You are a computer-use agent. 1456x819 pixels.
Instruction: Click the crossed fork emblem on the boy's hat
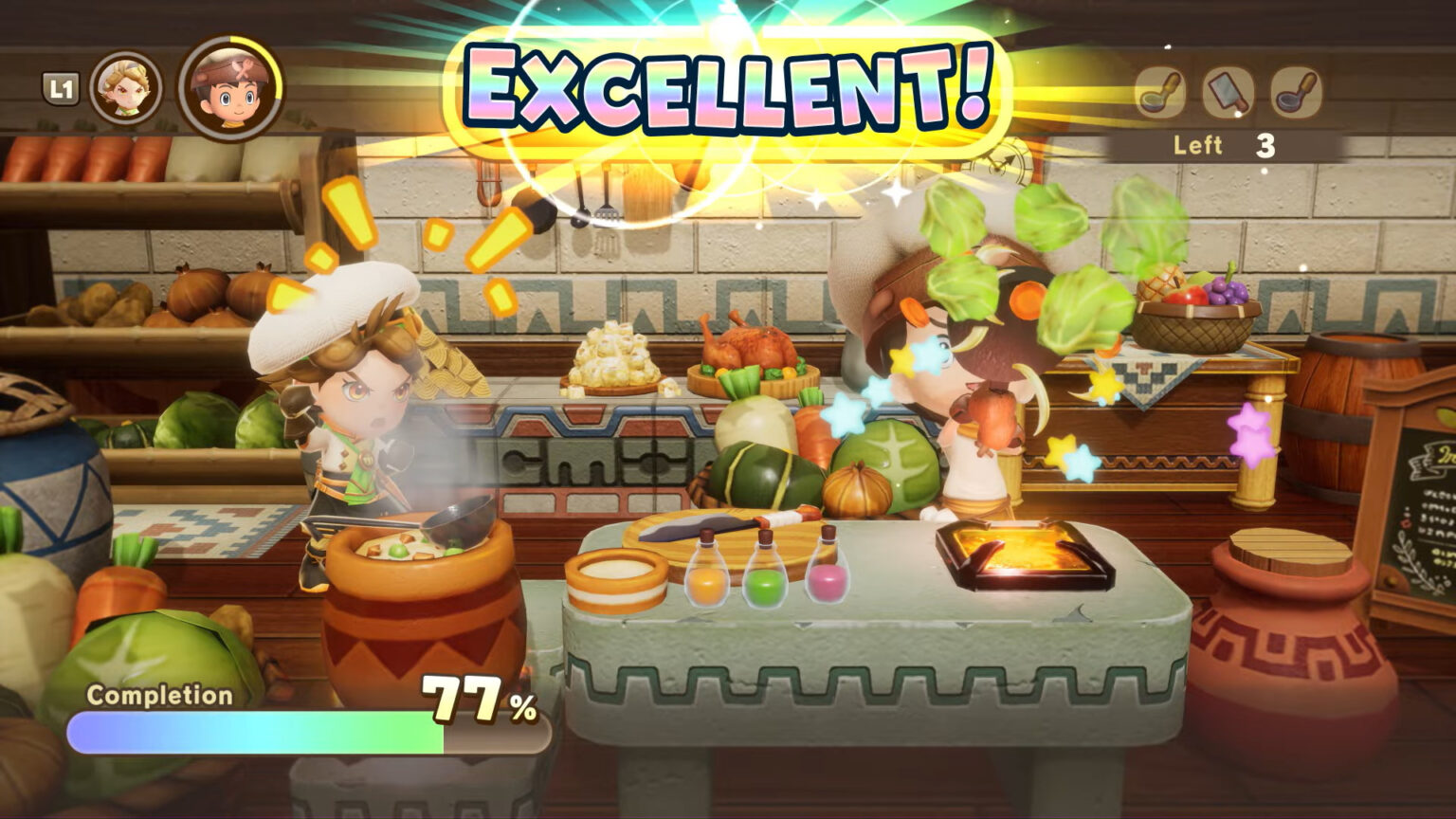[243, 68]
